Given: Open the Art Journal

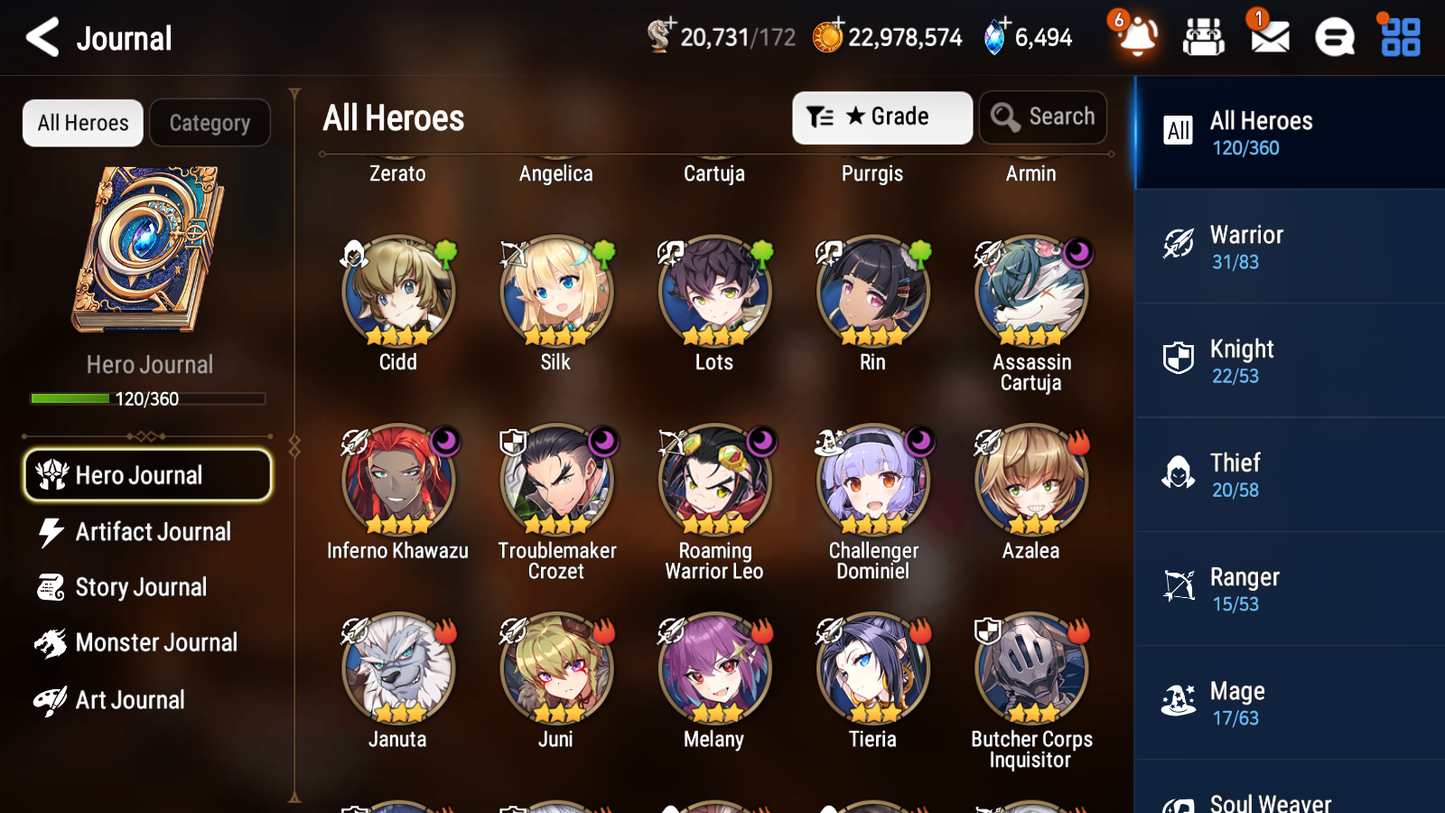Looking at the screenshot, I should tap(130, 699).
